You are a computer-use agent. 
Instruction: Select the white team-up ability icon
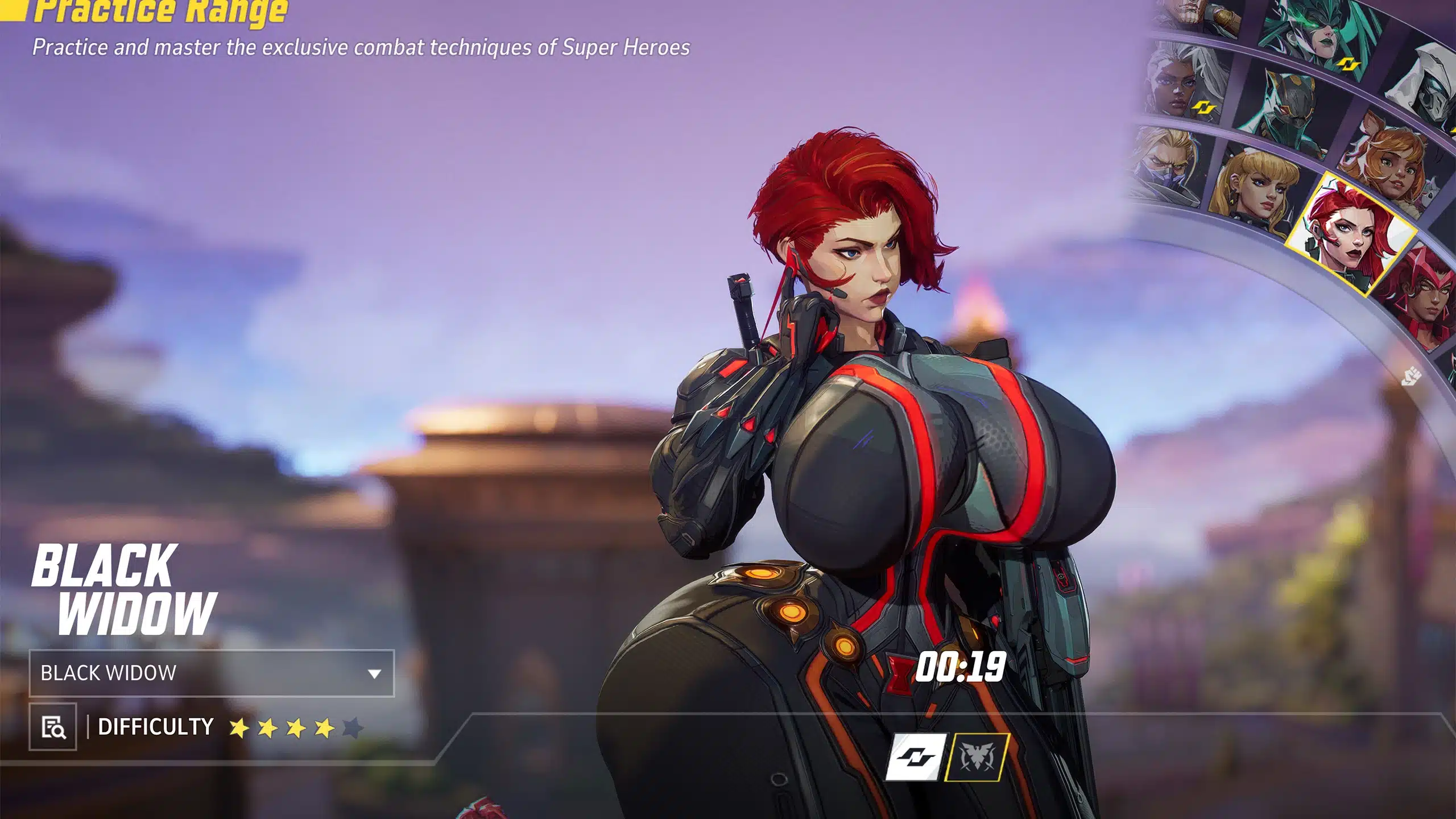(916, 757)
